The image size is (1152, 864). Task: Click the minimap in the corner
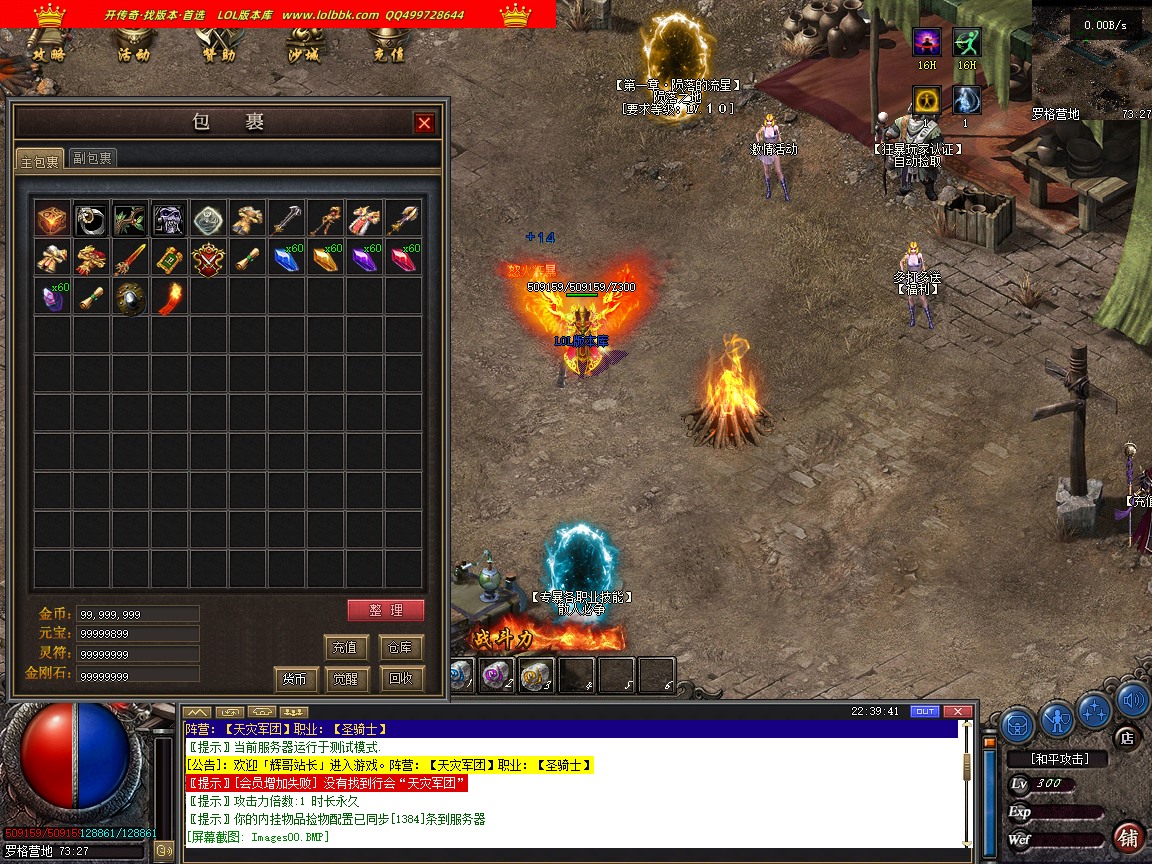[x=1090, y=60]
